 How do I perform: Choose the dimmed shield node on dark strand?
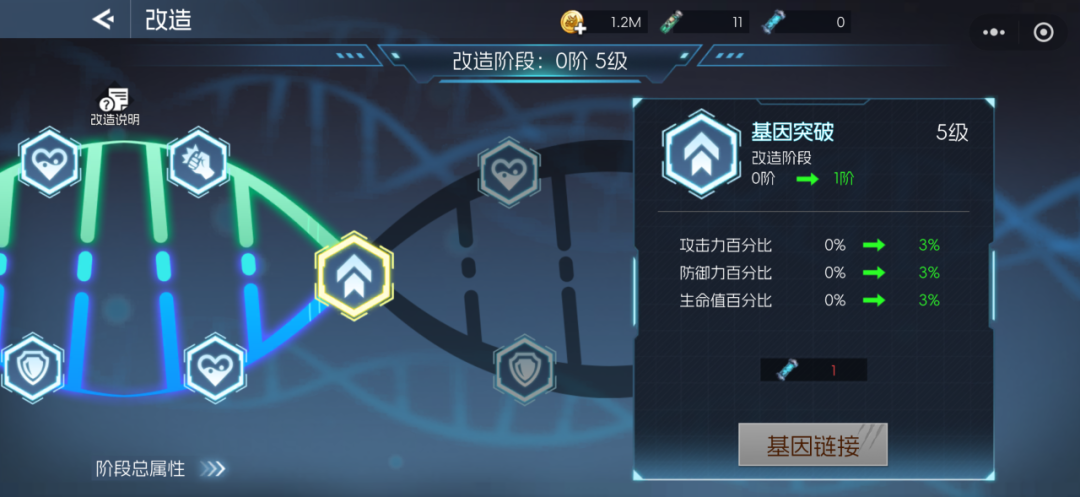pos(523,369)
